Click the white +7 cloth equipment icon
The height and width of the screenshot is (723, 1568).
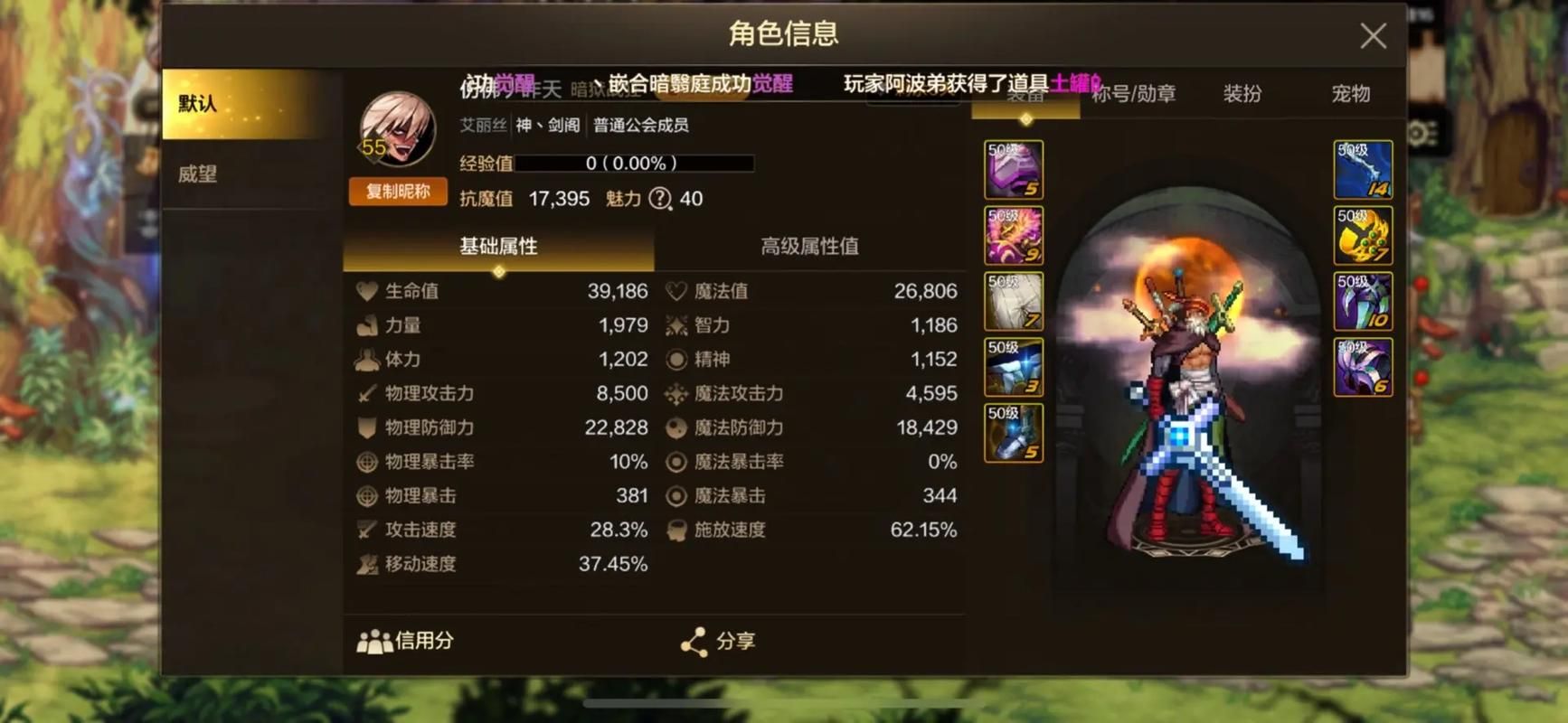click(1012, 301)
